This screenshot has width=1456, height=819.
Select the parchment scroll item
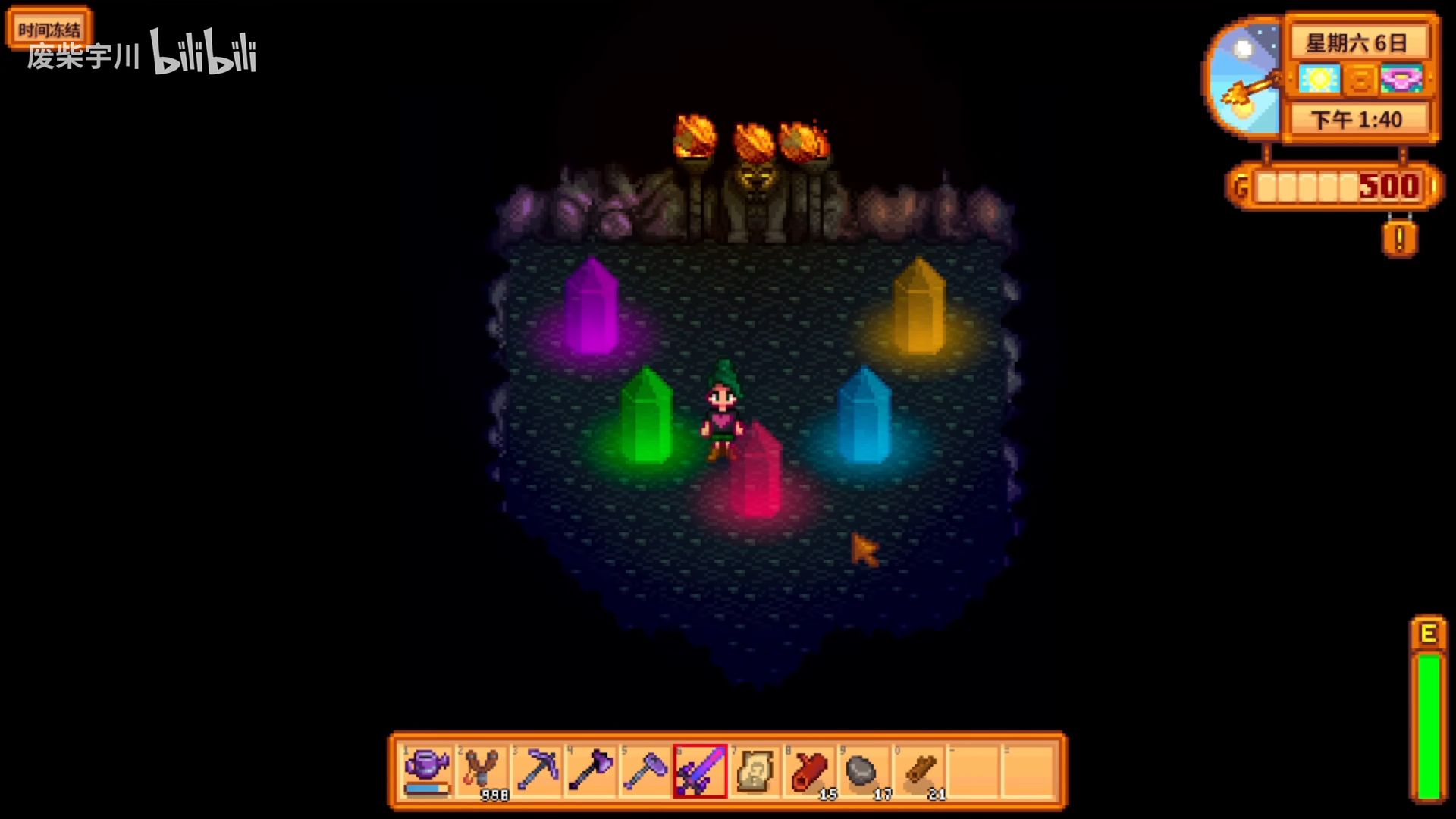click(x=755, y=770)
